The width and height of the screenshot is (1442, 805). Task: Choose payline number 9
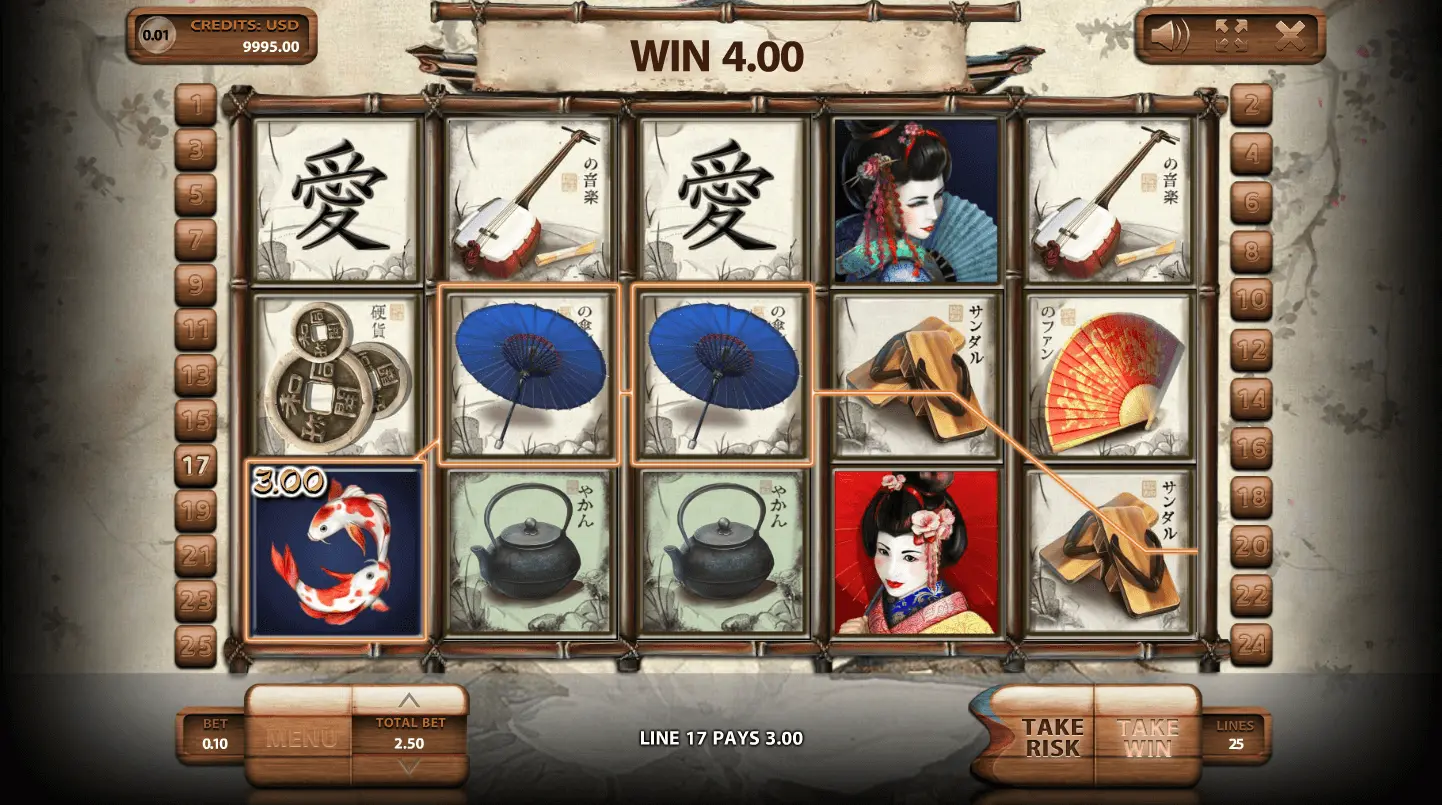(196, 284)
